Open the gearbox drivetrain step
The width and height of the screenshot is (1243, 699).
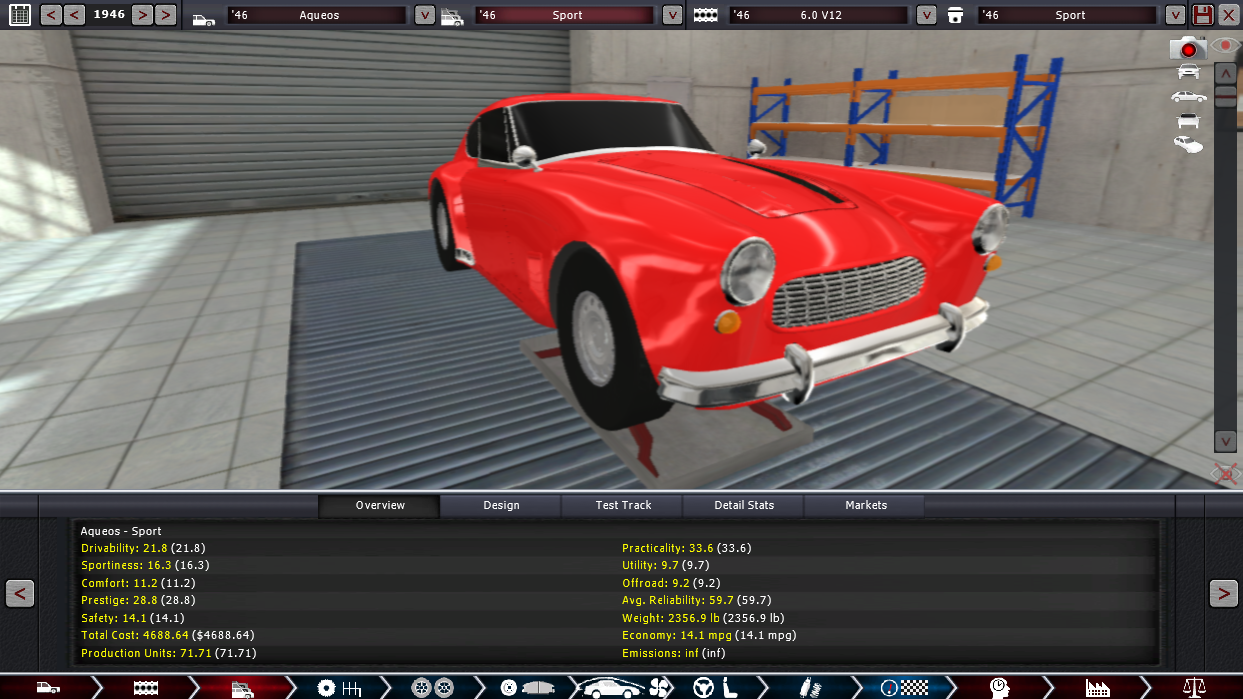click(339, 687)
